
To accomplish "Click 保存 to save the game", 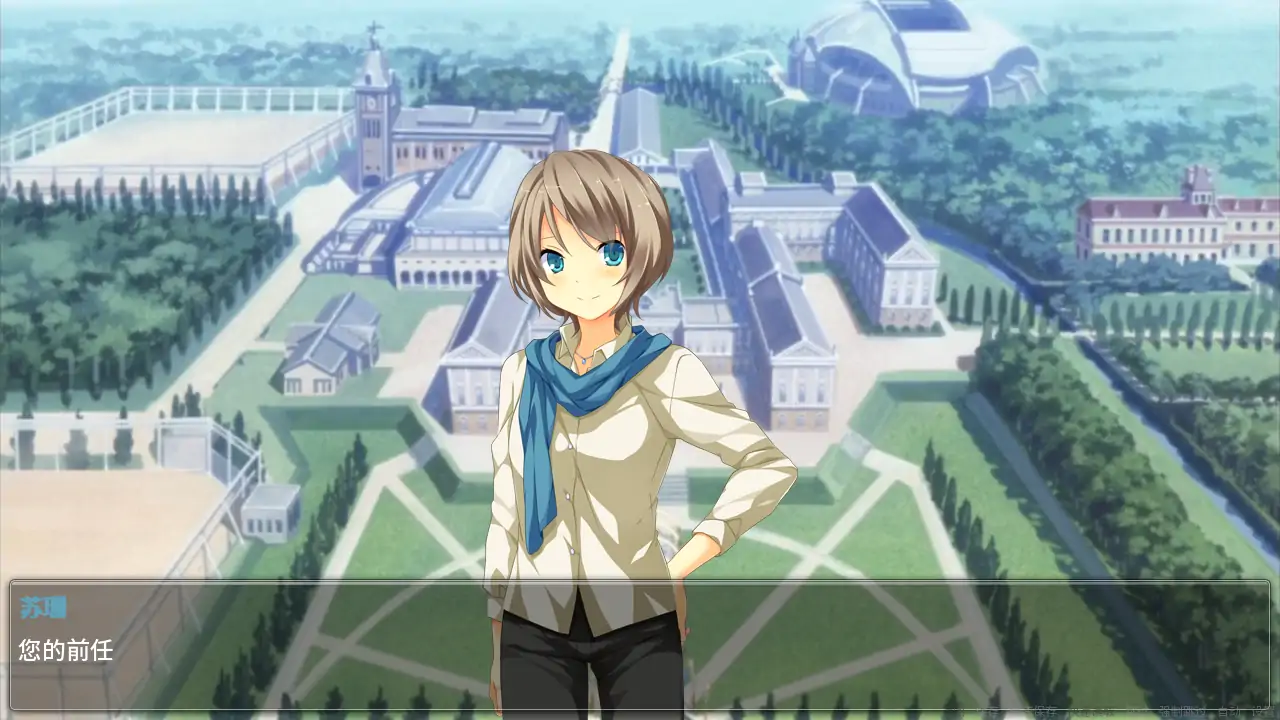I will (x=1045, y=710).
